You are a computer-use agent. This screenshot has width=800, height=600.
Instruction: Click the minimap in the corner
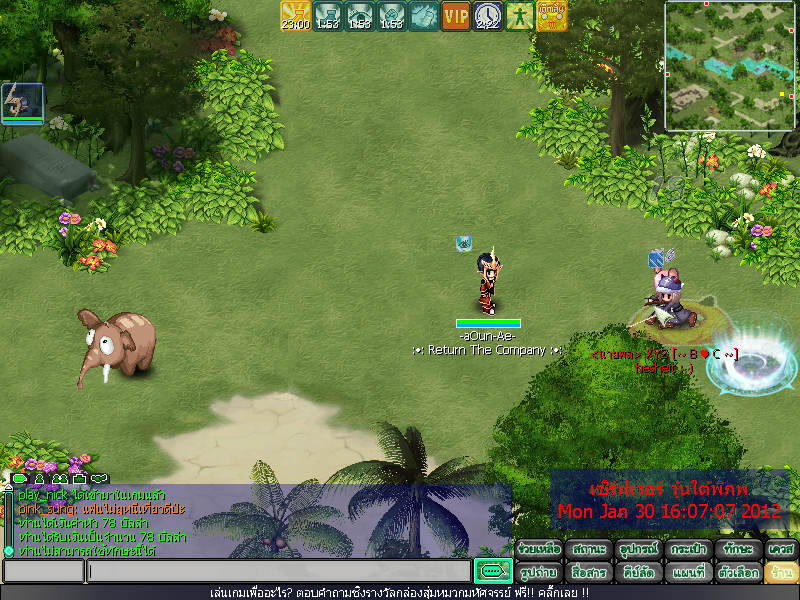[x=730, y=66]
